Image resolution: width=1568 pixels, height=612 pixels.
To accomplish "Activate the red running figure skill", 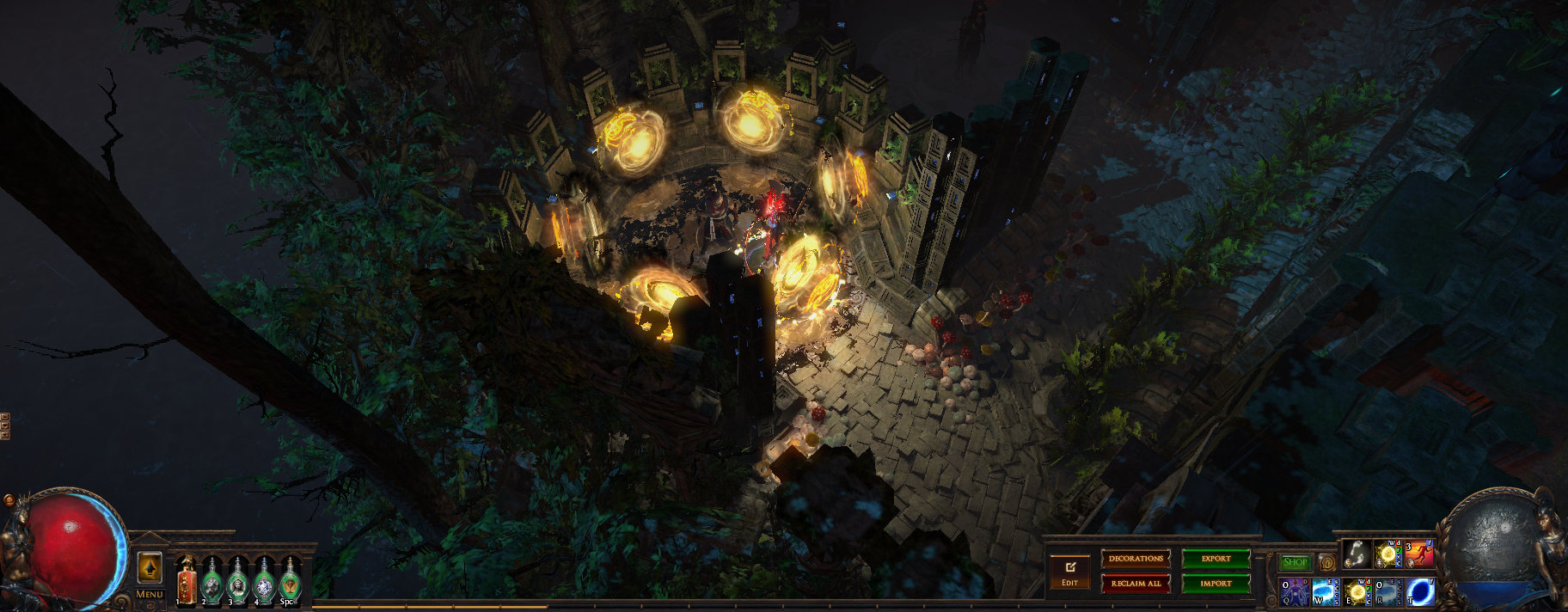I will 1418,554.
